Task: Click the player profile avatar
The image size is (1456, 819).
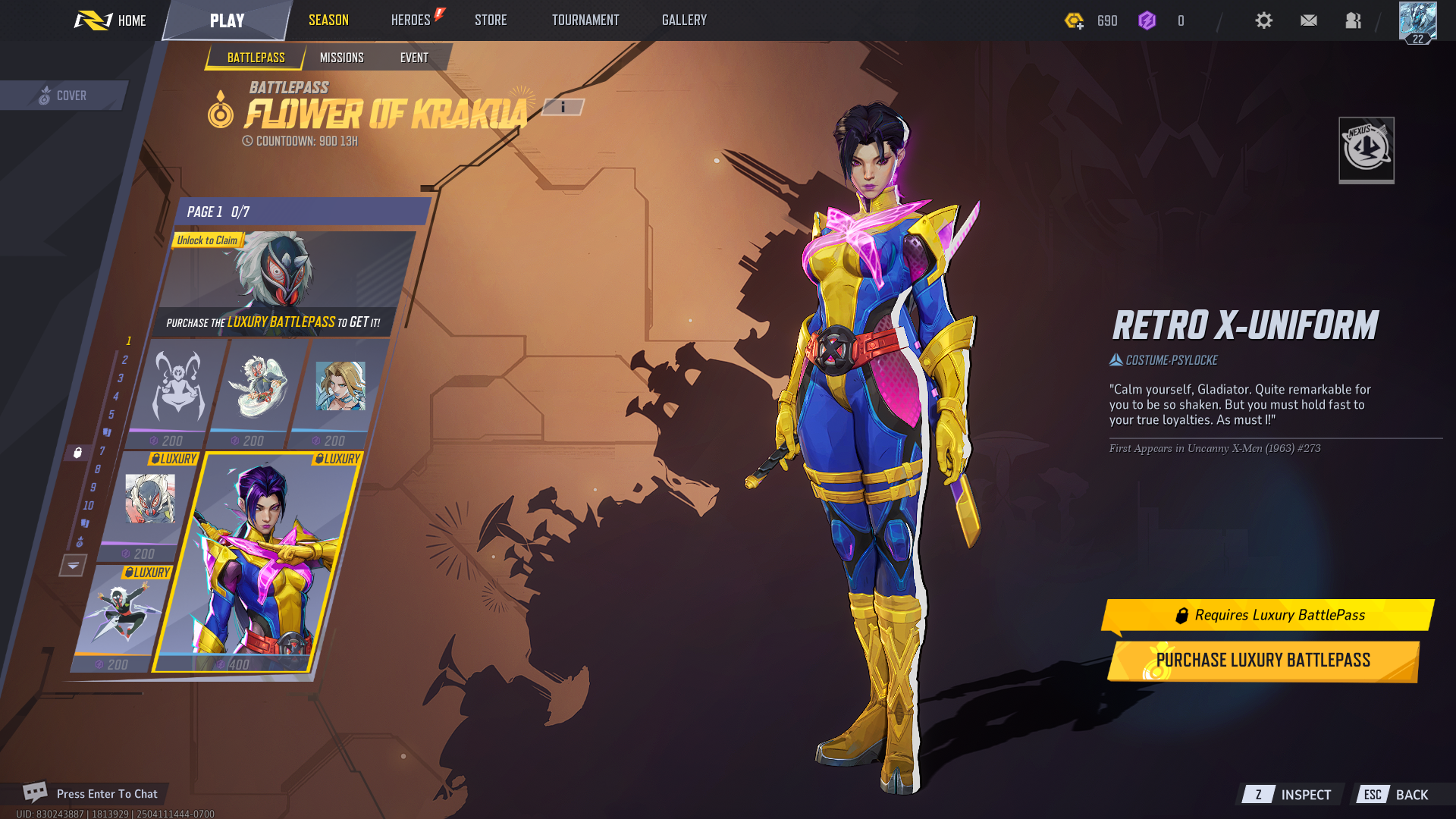Action: (1417, 22)
